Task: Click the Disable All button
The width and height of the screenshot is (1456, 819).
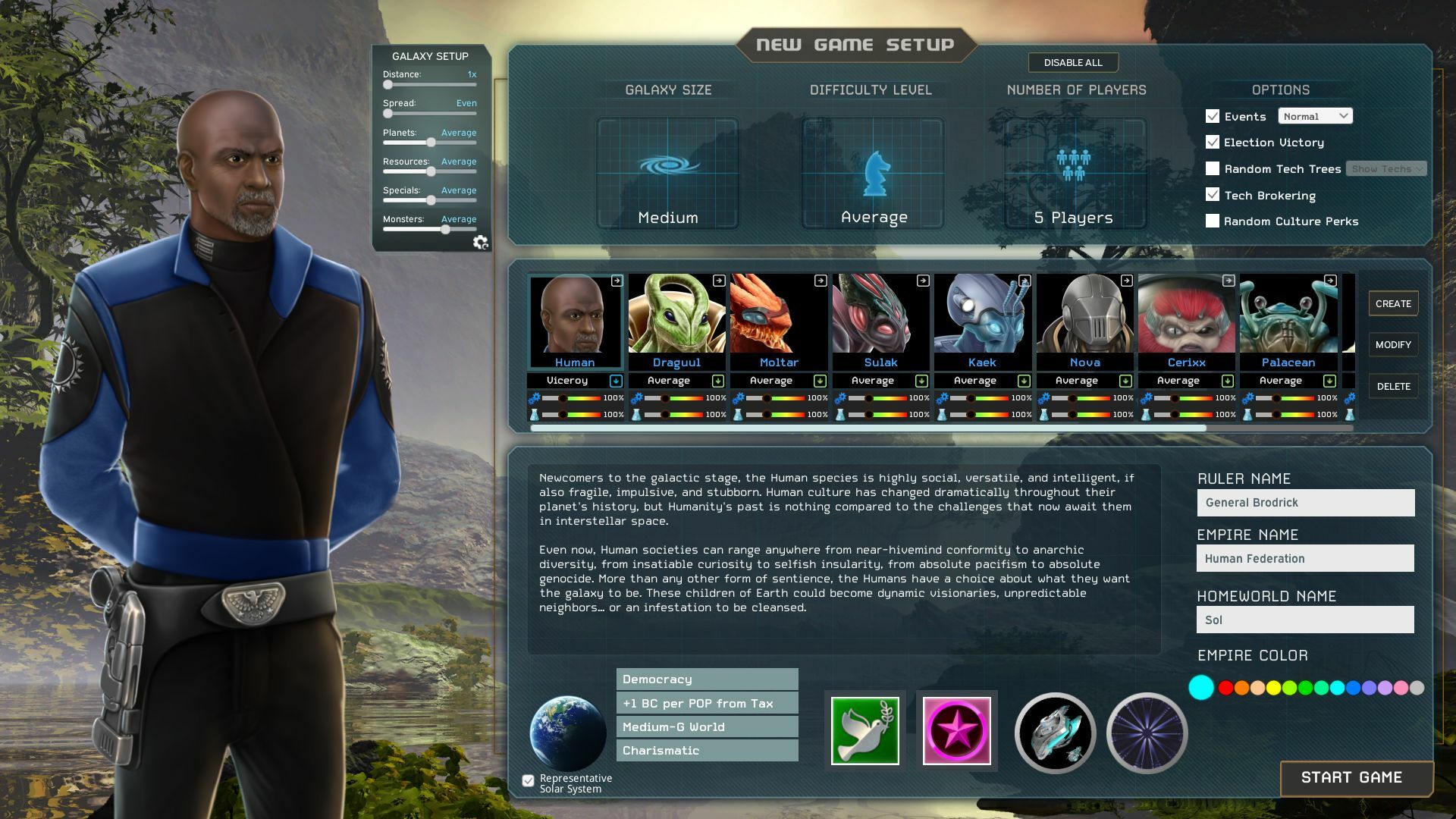Action: click(x=1072, y=63)
